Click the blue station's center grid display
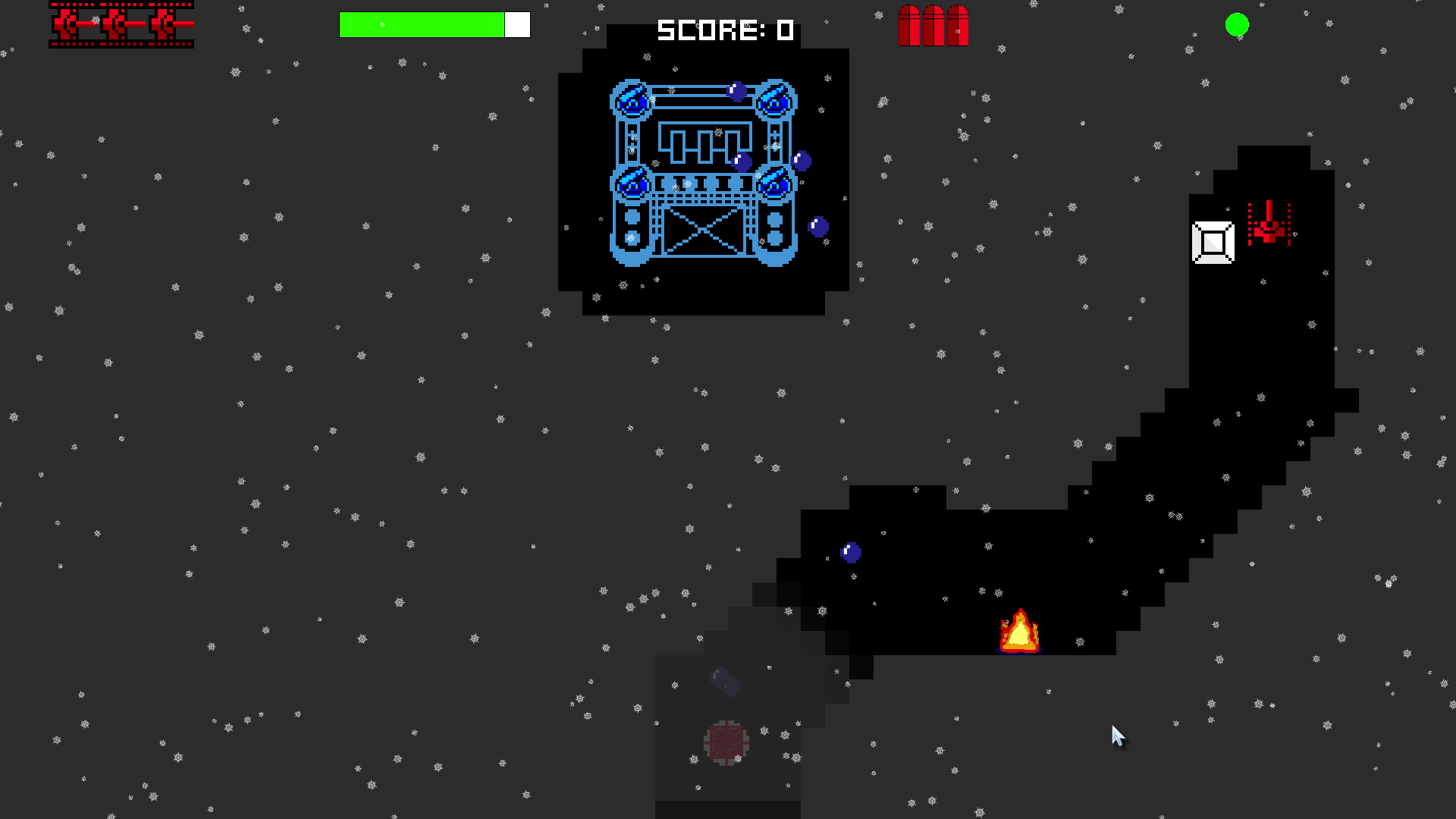The width and height of the screenshot is (1456, 819). pyautogui.click(x=704, y=143)
